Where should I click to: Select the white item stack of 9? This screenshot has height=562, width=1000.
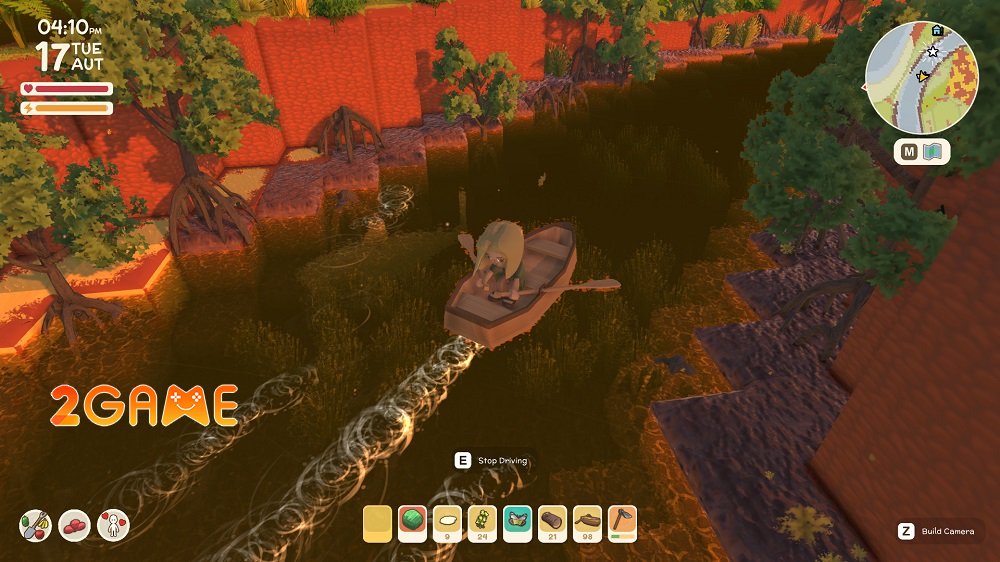coord(448,523)
